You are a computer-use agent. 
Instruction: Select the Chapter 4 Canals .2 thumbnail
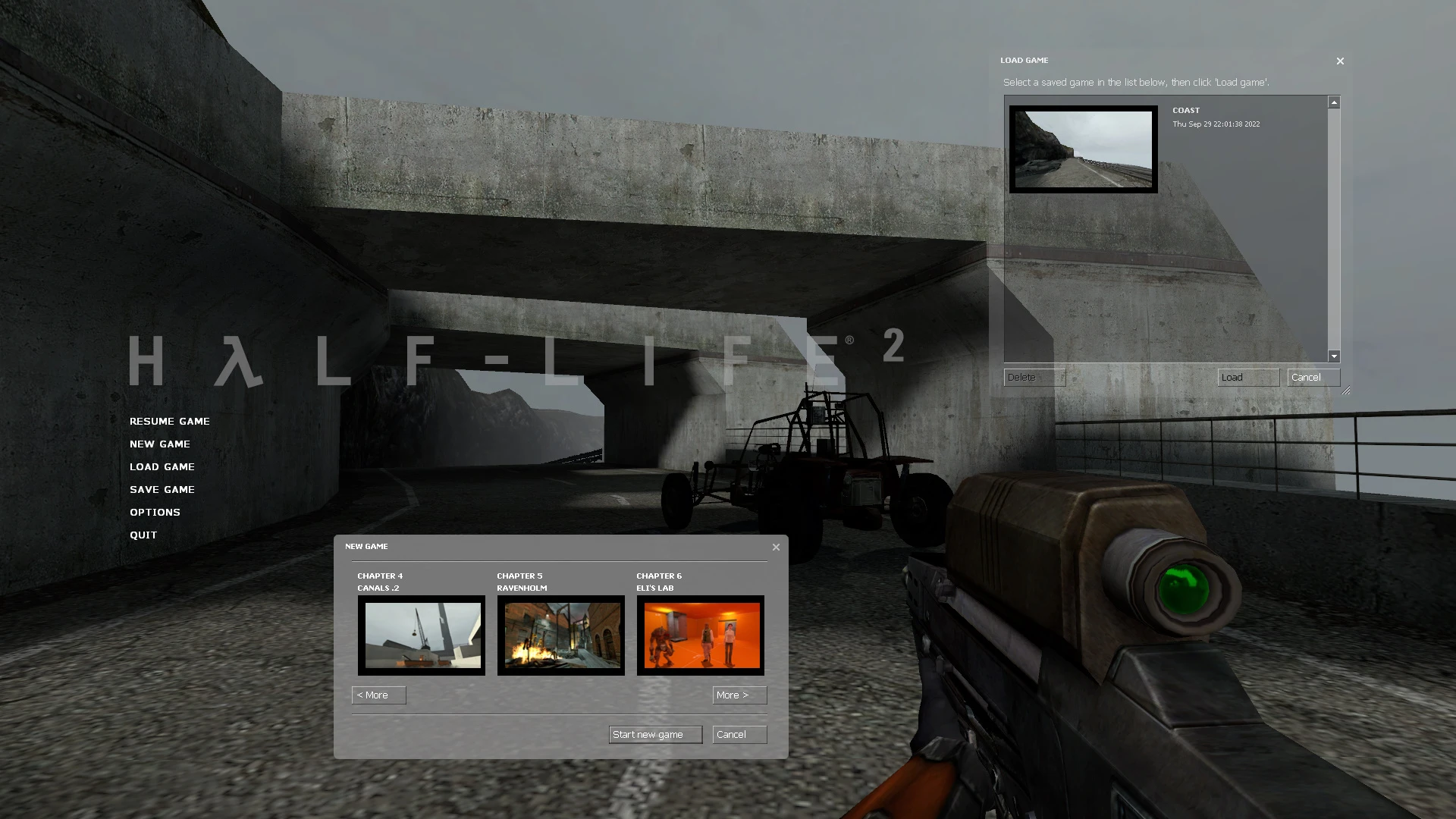pos(421,635)
